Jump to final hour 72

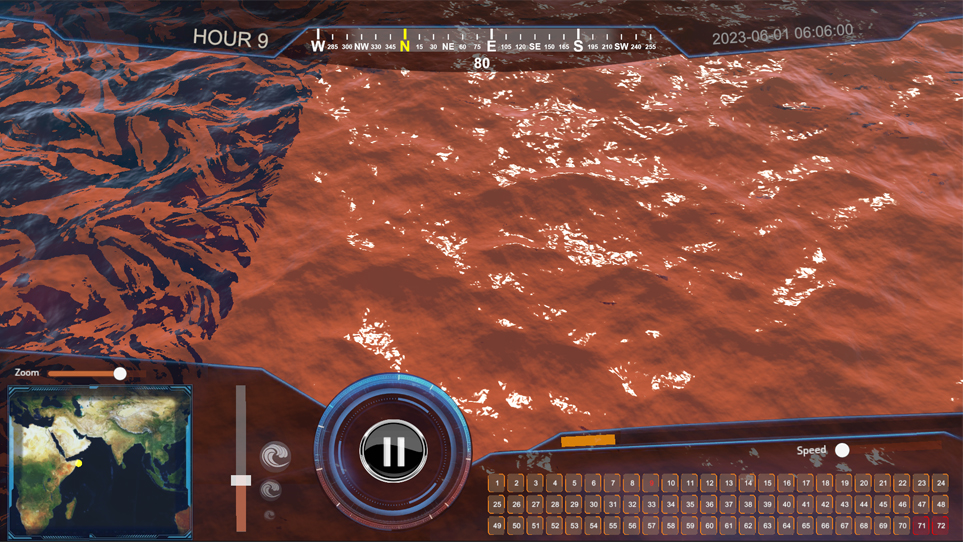[940, 525]
